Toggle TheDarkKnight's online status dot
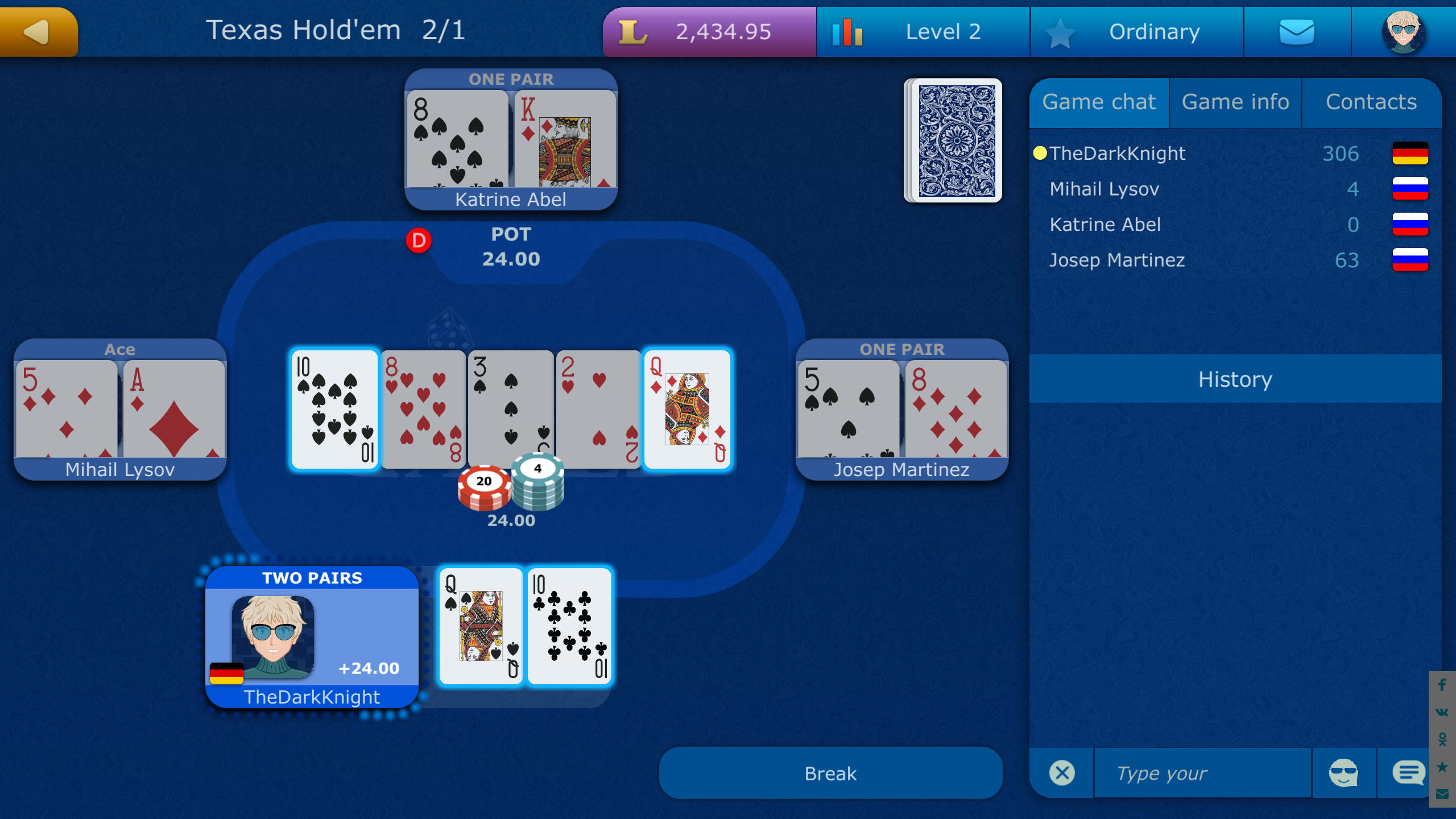The height and width of the screenshot is (819, 1456). click(1039, 152)
